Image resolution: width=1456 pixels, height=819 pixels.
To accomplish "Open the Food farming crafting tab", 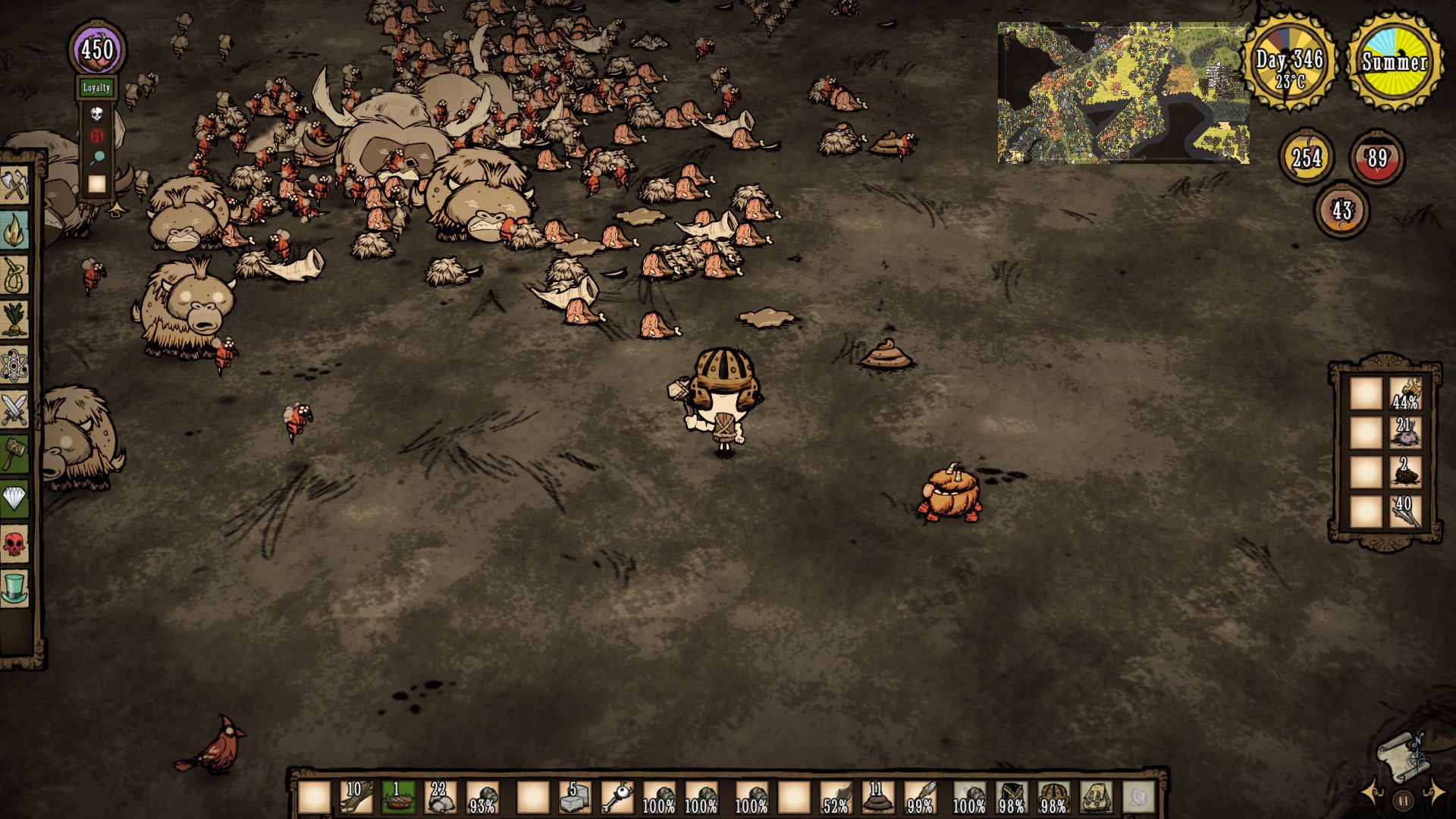I will tap(14, 319).
